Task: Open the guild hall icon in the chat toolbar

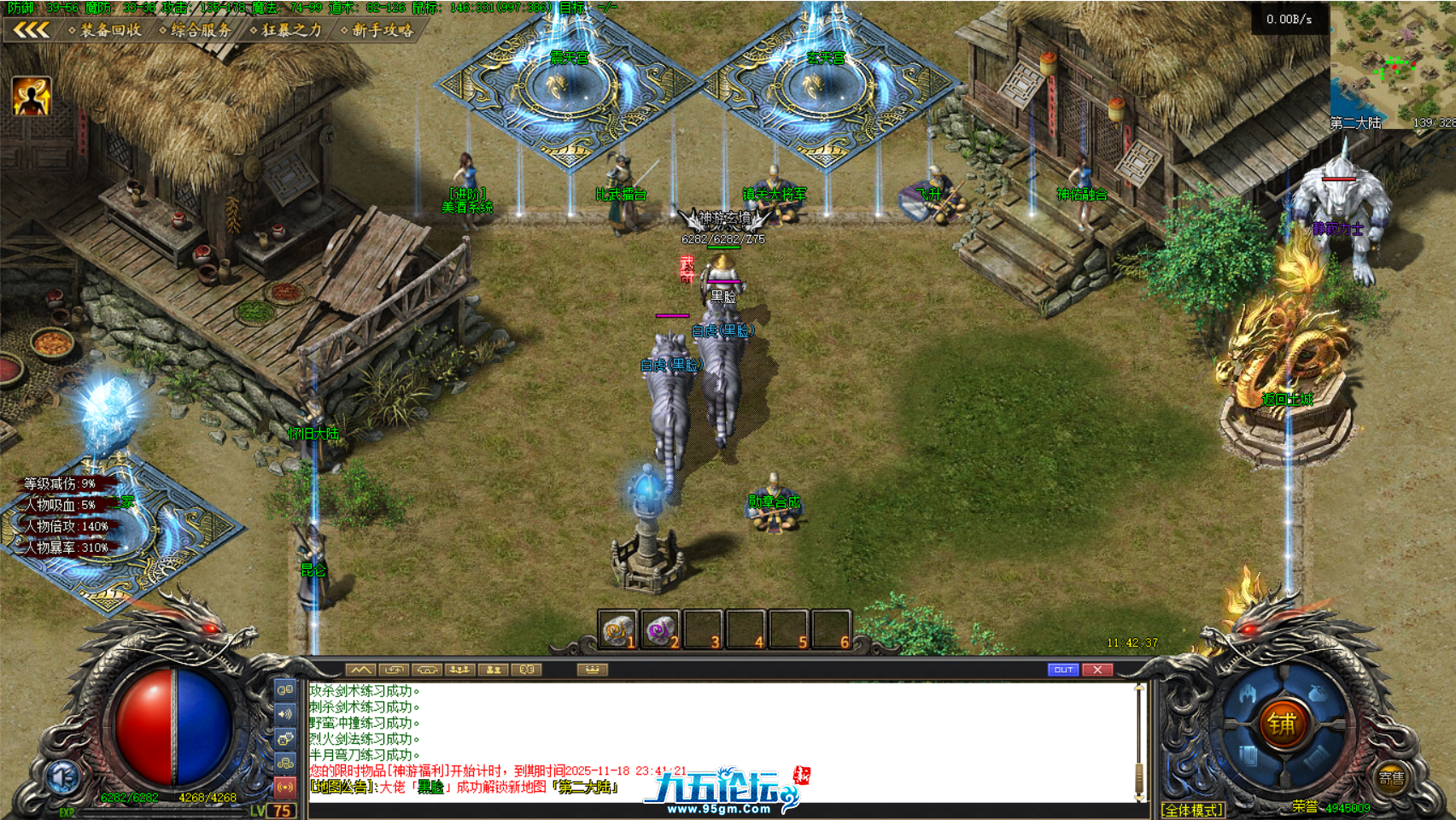Action: (428, 670)
